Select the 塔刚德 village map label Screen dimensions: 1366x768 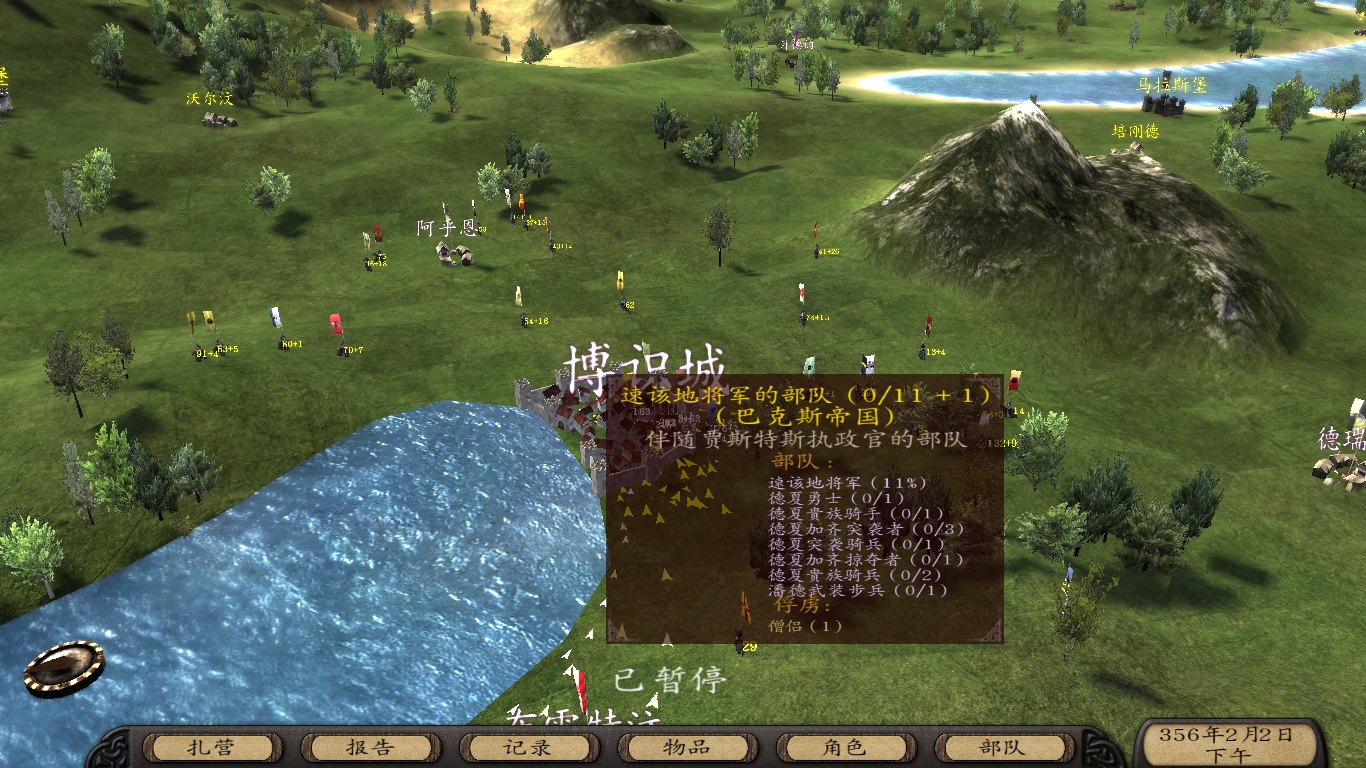coord(1135,131)
